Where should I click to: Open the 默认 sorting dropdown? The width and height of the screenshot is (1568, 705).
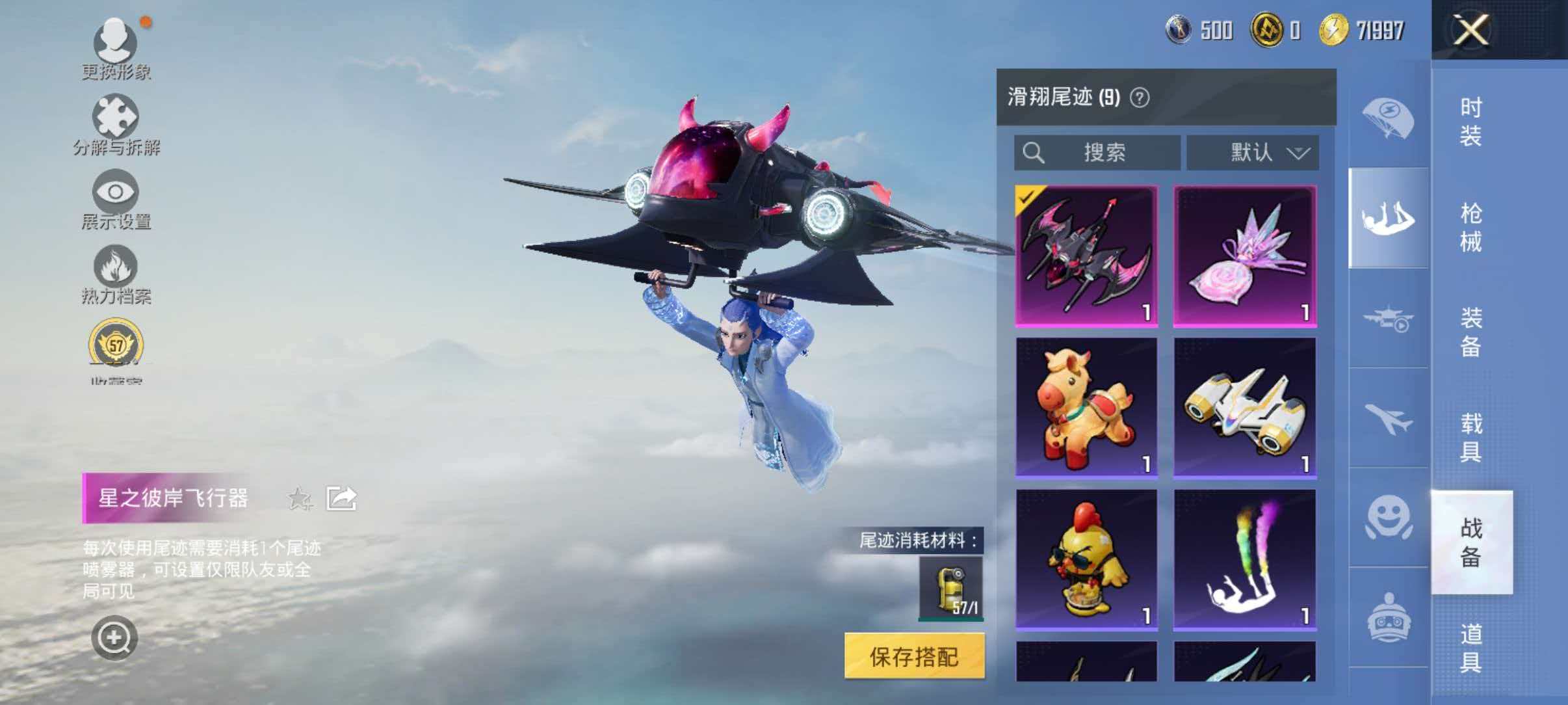tap(1251, 153)
